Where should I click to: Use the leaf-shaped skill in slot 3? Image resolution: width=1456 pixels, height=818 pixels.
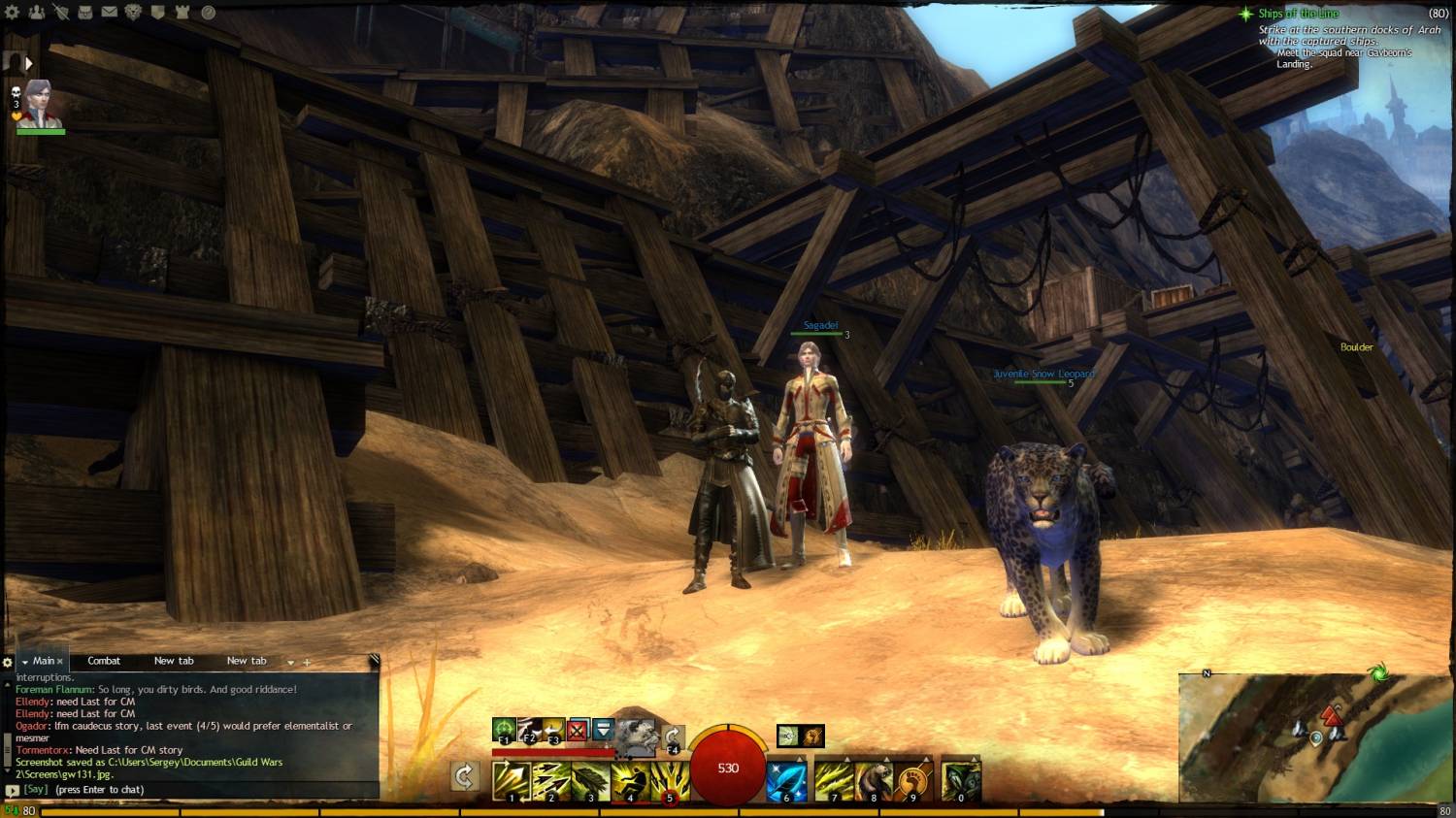[x=590, y=780]
